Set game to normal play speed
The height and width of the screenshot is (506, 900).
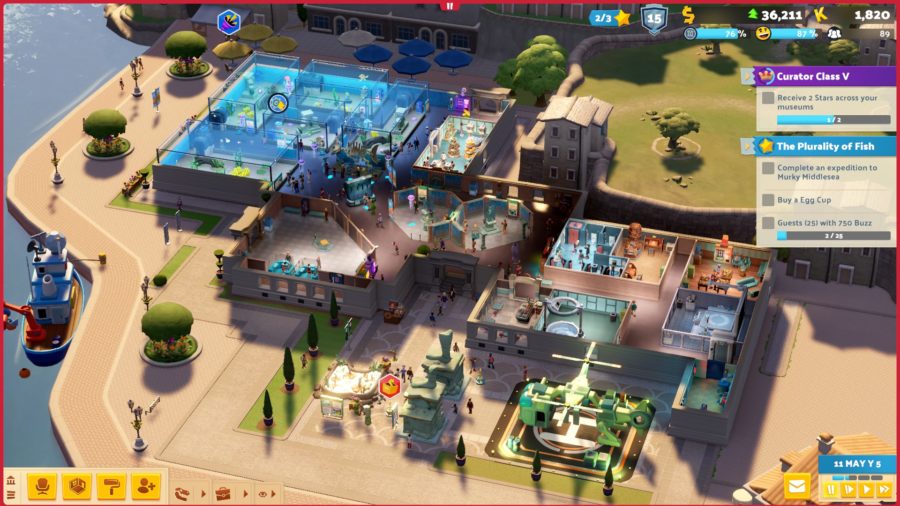(866, 490)
